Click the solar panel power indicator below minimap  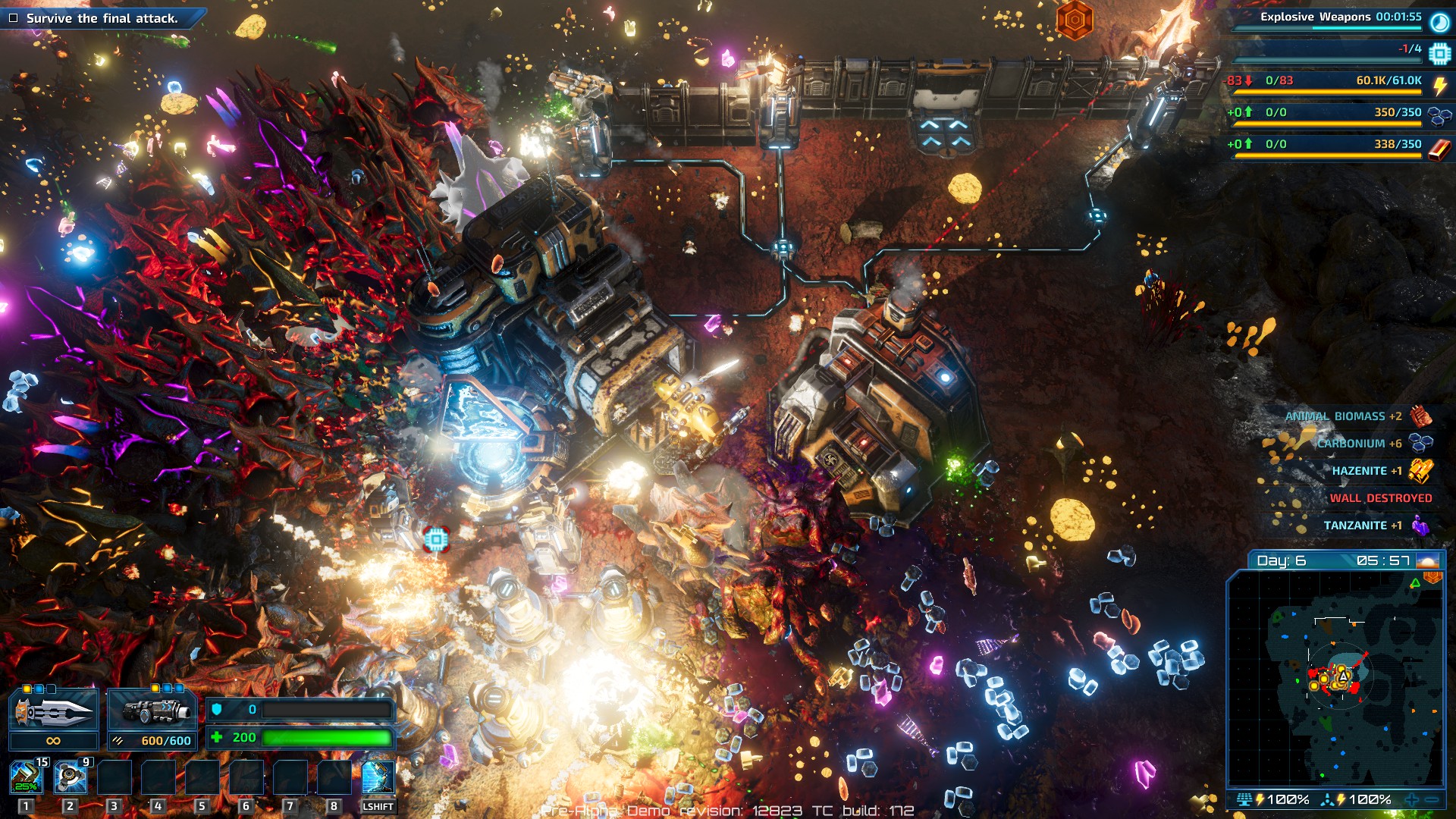[x=1244, y=799]
